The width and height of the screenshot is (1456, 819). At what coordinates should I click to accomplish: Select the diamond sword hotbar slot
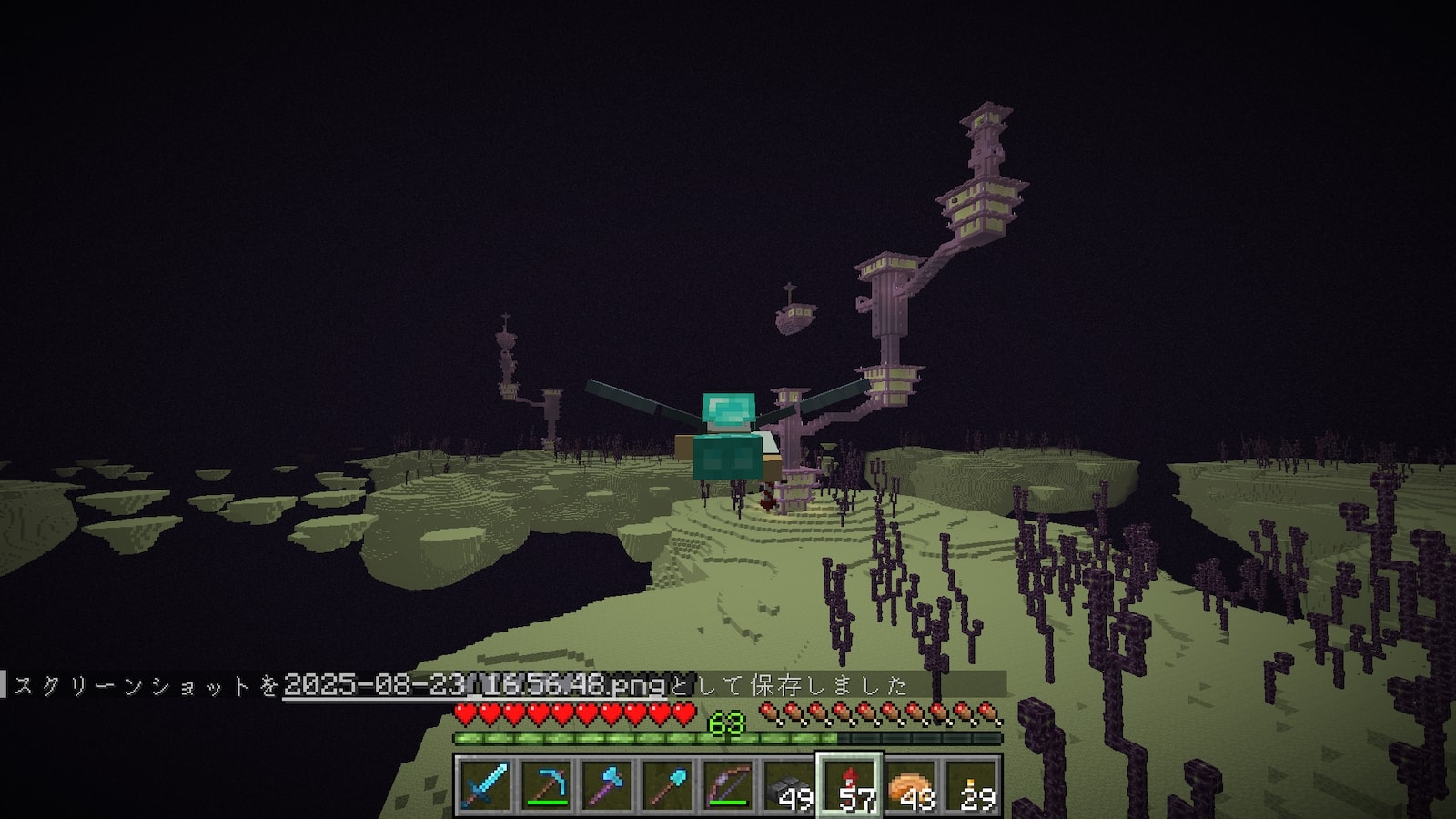pos(484,784)
